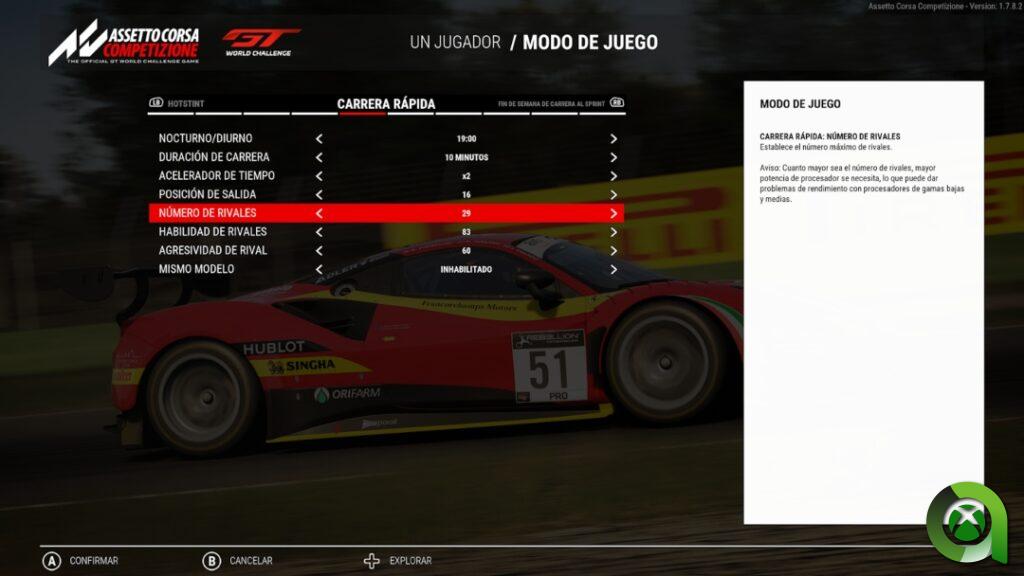Raise the Acelerador de Tiempo multiplier
1024x576 pixels.
click(x=613, y=176)
